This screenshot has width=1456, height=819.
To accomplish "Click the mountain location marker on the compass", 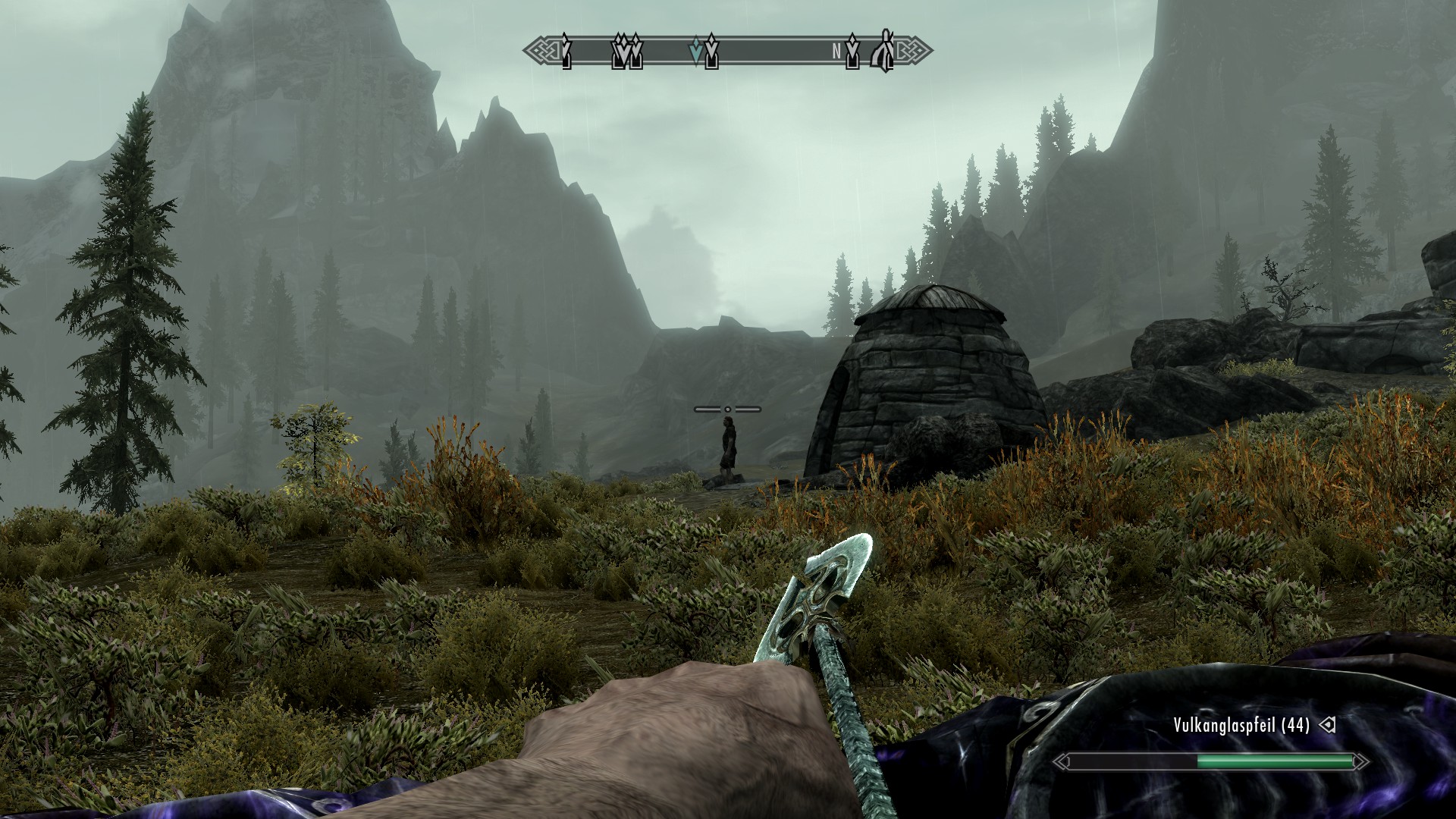I will click(x=883, y=51).
